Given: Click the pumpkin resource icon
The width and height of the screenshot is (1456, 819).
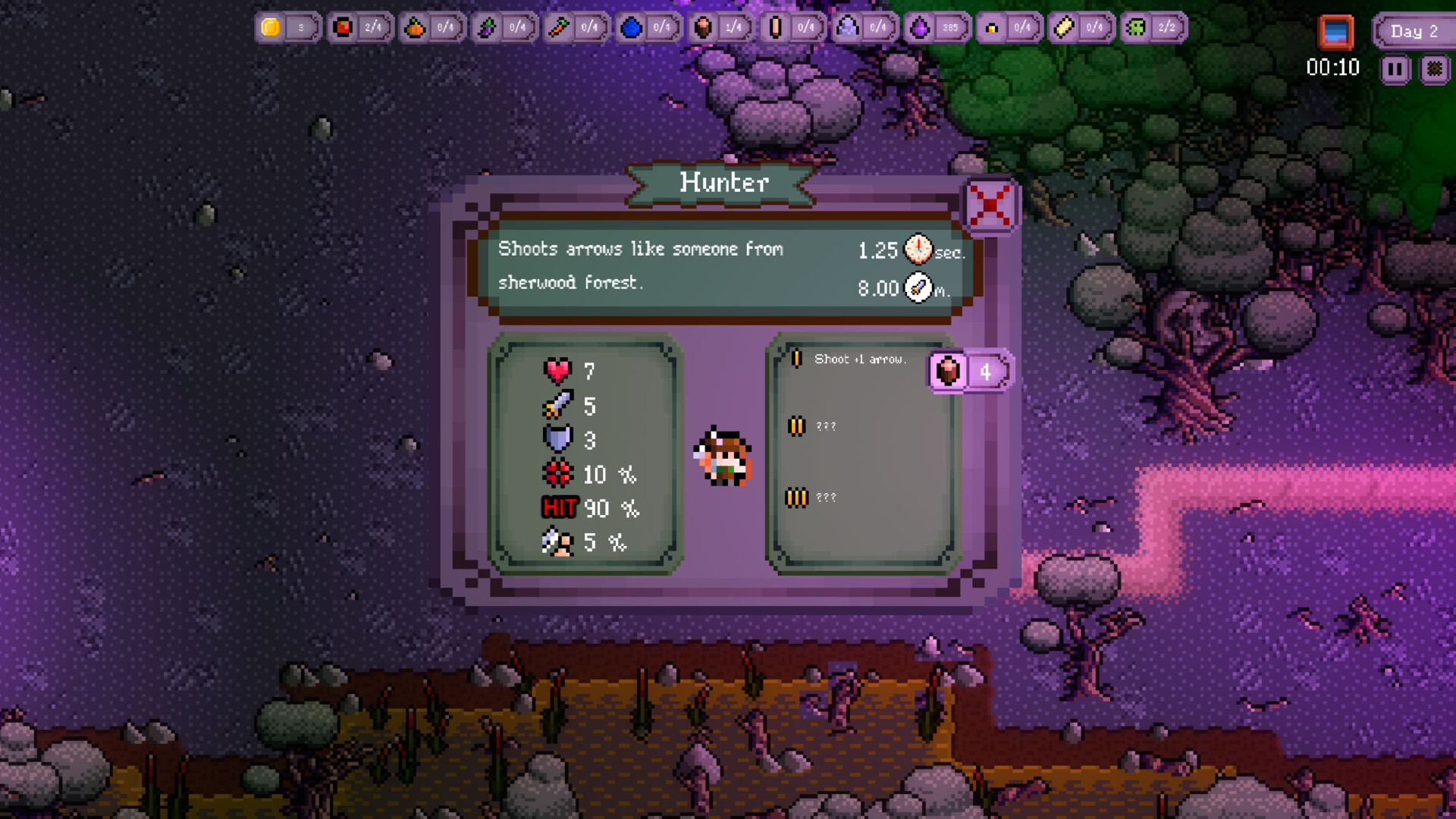Looking at the screenshot, I should click(415, 27).
